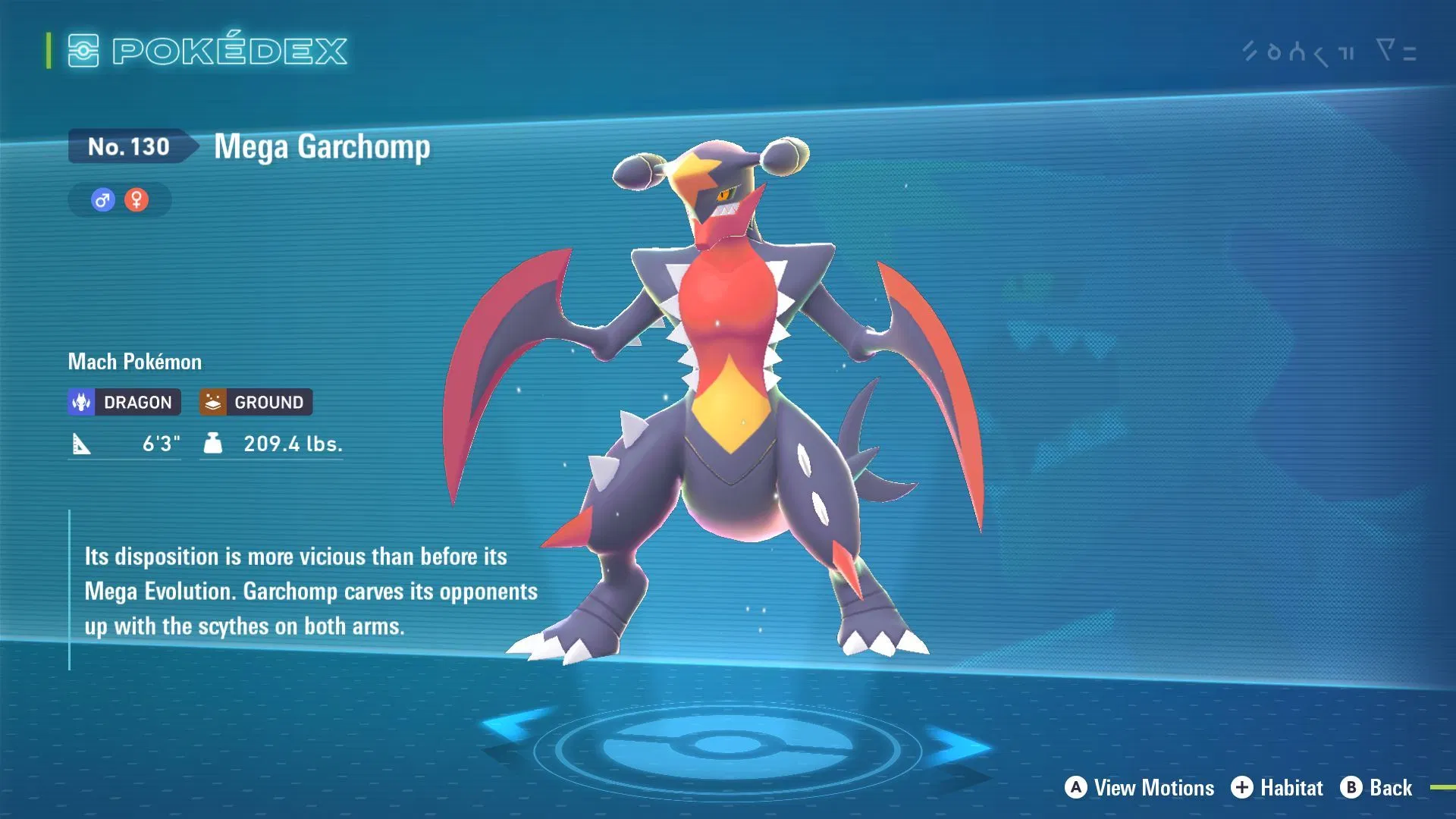Toggle the Habitat plus indicator
Viewport: 1456px width, 819px height.
[1244, 787]
